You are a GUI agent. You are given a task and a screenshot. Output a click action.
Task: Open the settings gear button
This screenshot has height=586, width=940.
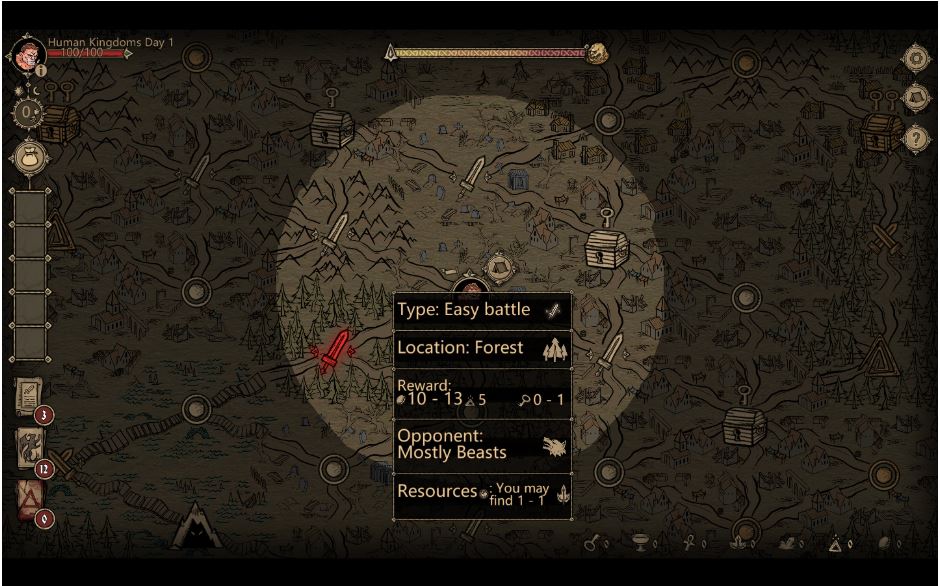pyautogui.click(x=916, y=58)
